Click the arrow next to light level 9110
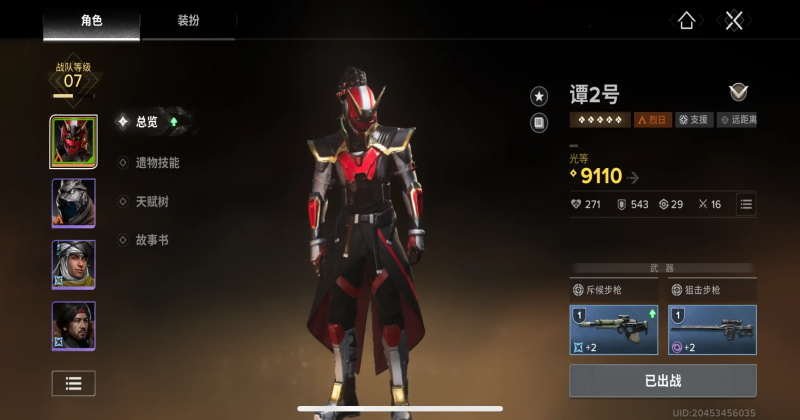Viewport: 800px width, 420px height. 634,178
